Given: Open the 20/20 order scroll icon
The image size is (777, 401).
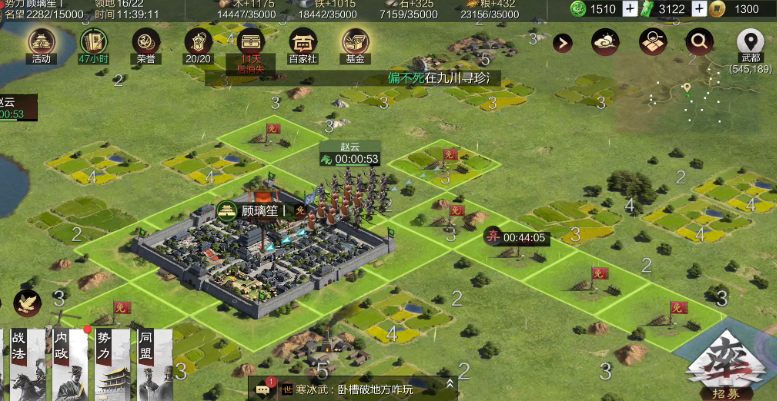Looking at the screenshot, I should (199, 43).
